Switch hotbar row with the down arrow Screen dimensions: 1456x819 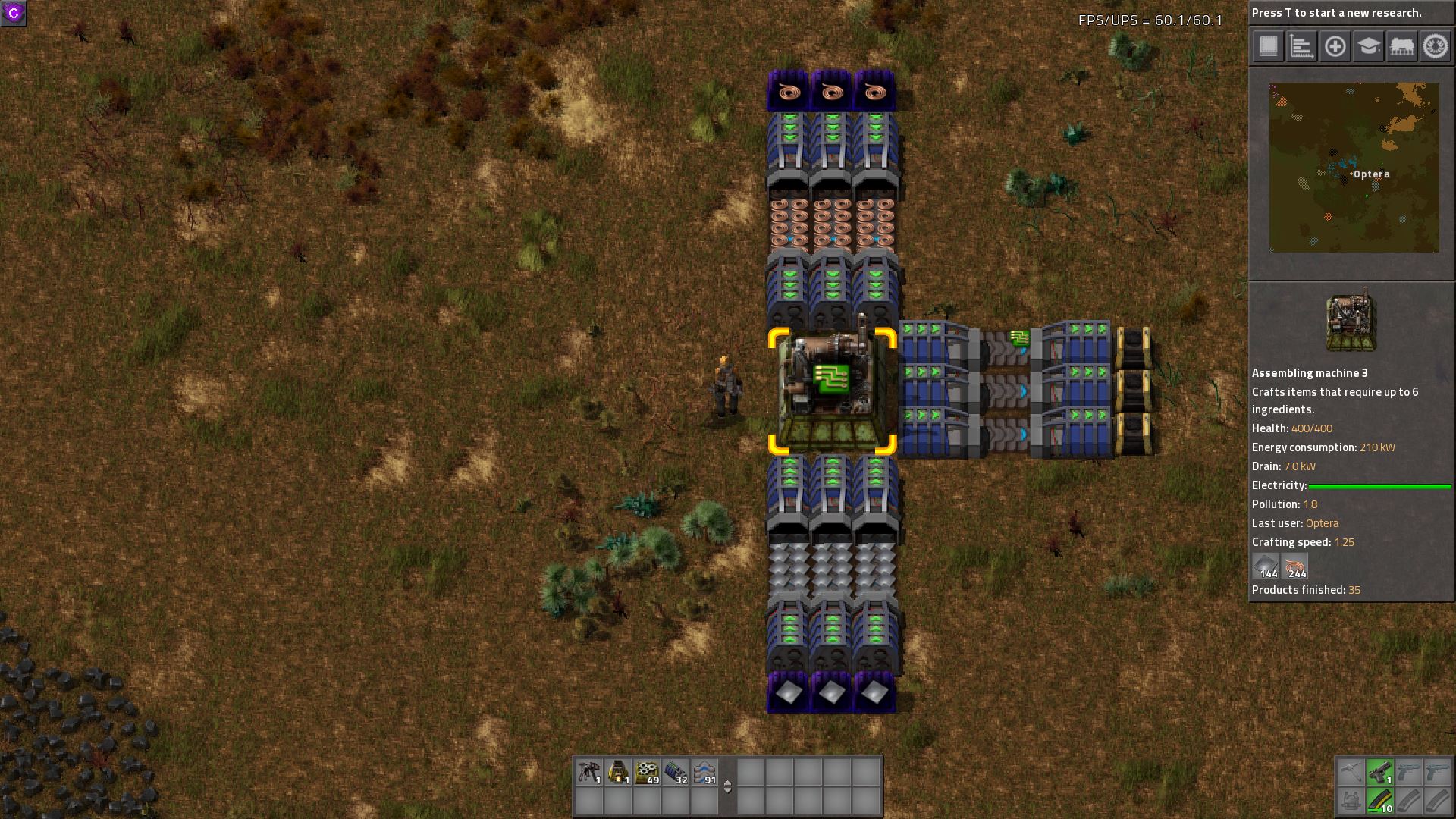click(727, 791)
